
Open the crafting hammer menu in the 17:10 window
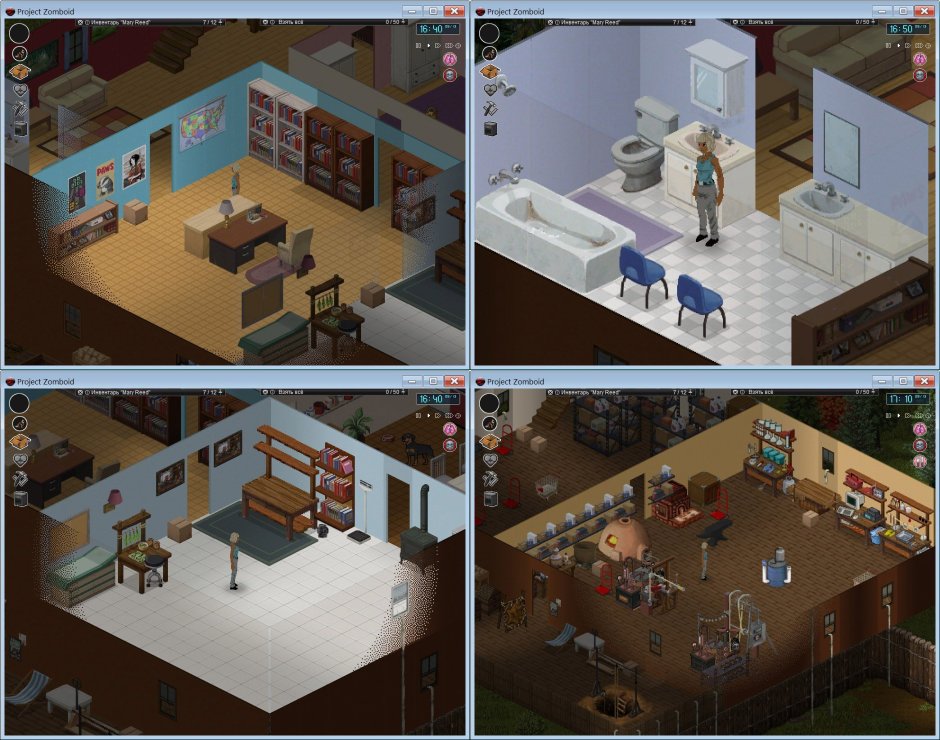[489, 478]
